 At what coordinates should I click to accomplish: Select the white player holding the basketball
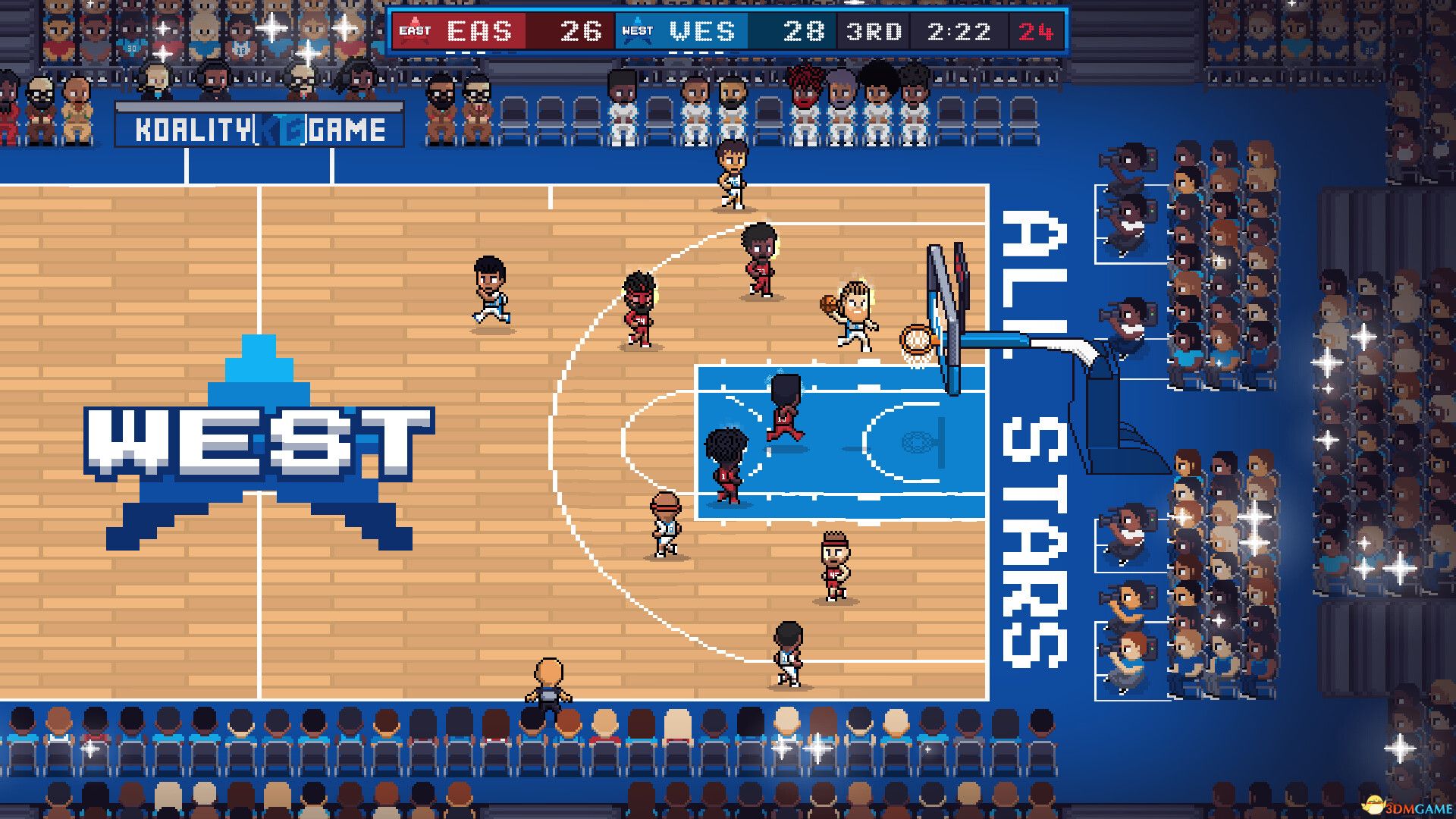click(853, 311)
